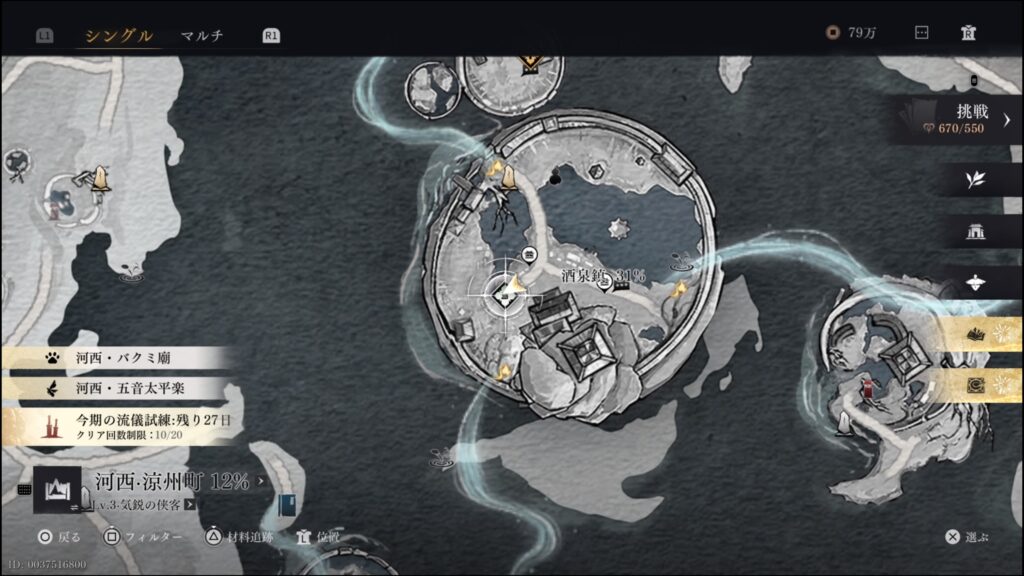Screen dimensions: 1024x576
Task: Select the highlighted mountain icon side button
Action: pyautogui.click(x=976, y=335)
